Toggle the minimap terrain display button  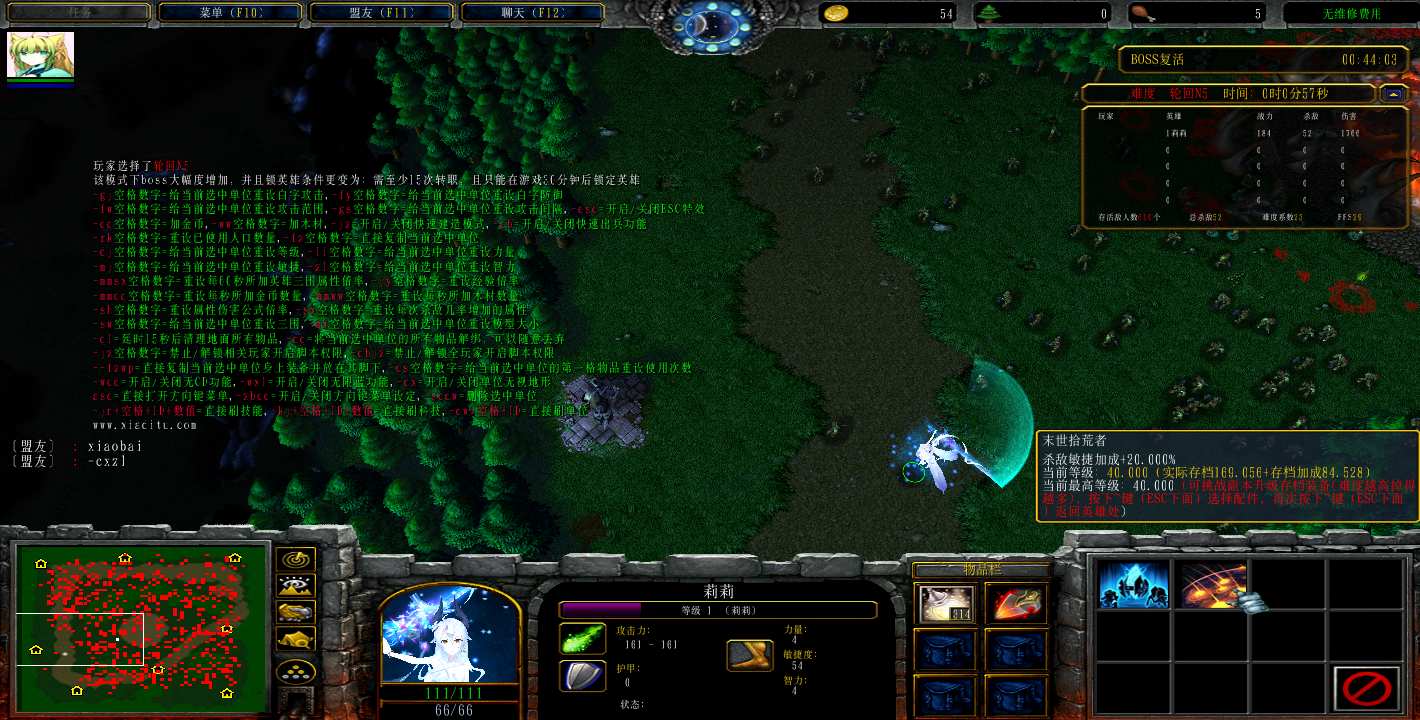(297, 587)
